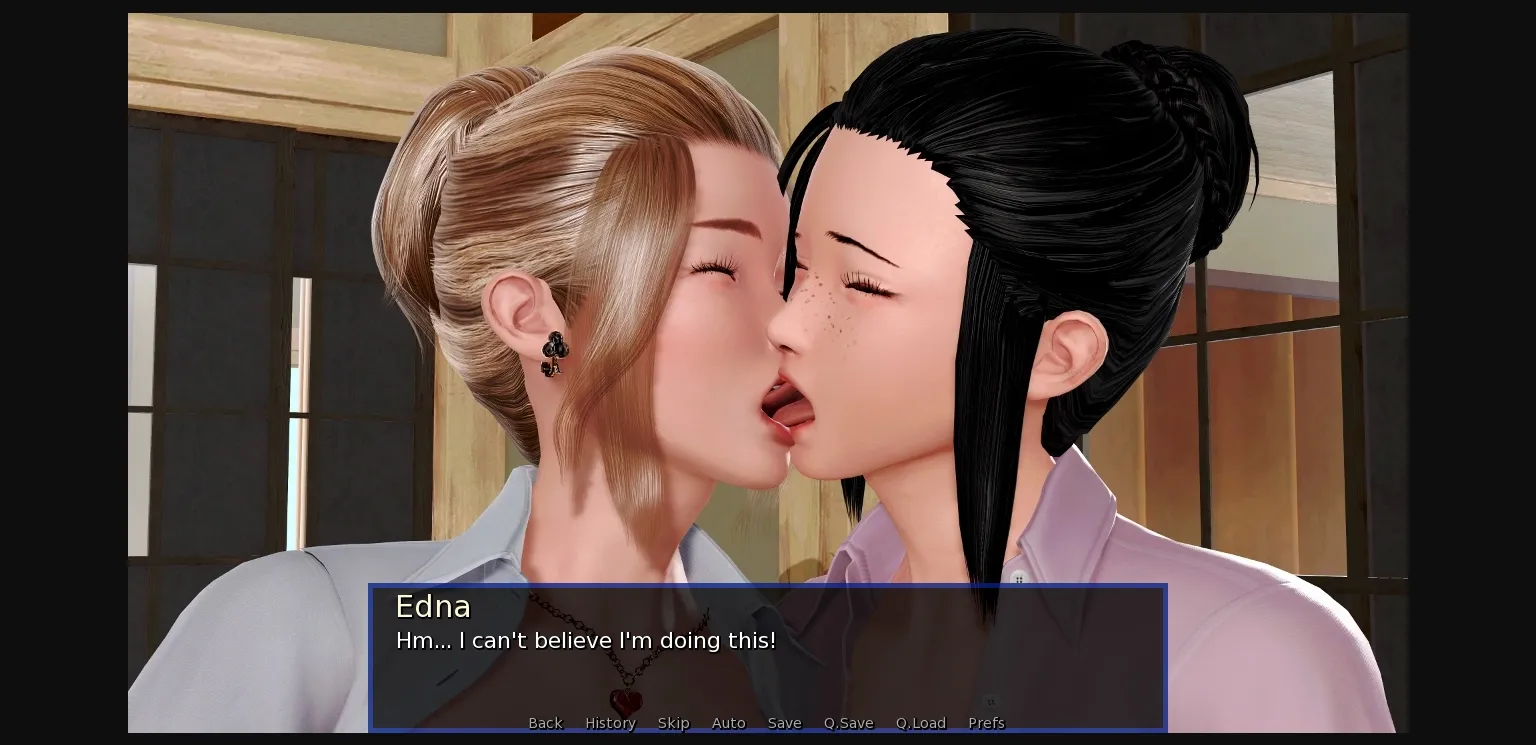1536x745 pixels.
Task: Rewind to the previous dialogue line
Action: pyautogui.click(x=545, y=723)
